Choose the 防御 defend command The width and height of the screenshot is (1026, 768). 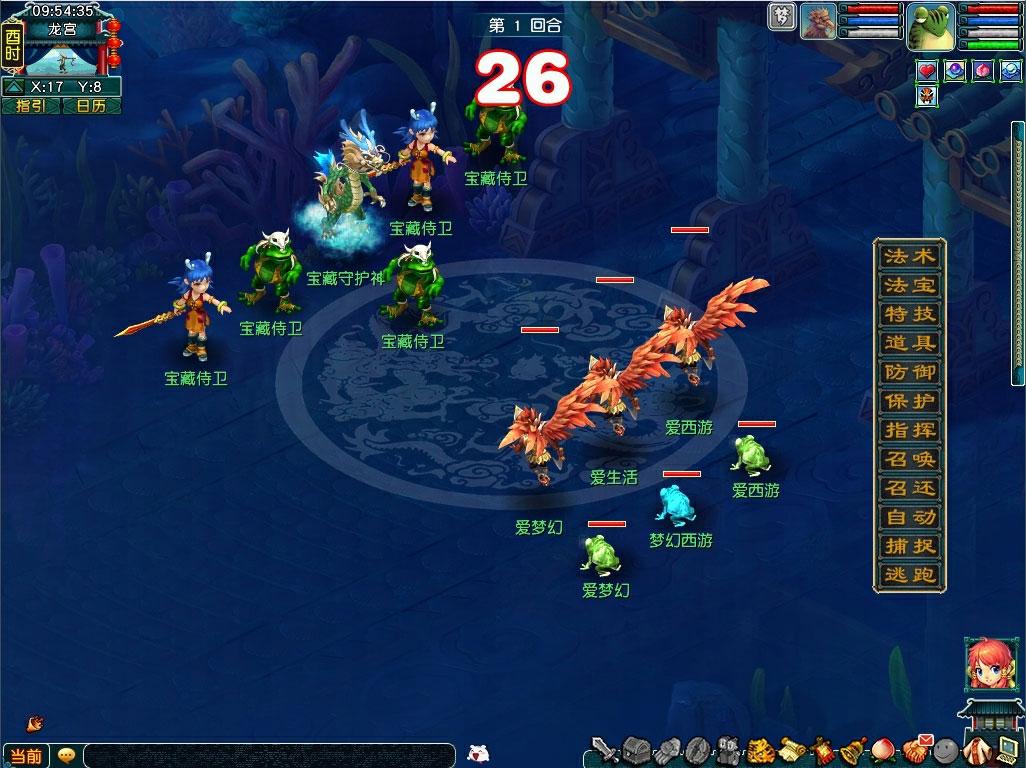pos(909,372)
